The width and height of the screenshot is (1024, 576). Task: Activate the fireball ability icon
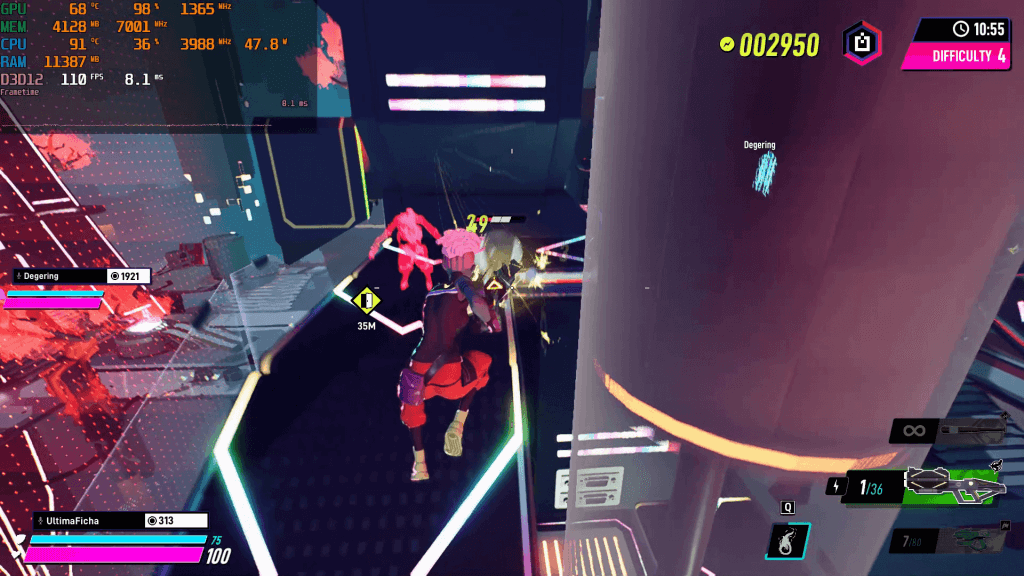click(x=787, y=541)
